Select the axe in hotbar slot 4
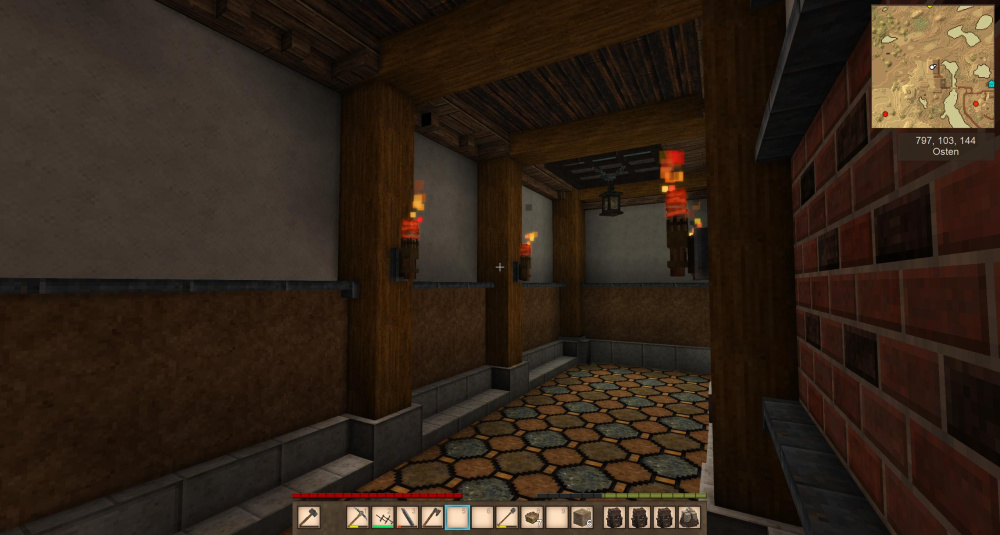Screen dimensions: 1000x535 point(433,517)
